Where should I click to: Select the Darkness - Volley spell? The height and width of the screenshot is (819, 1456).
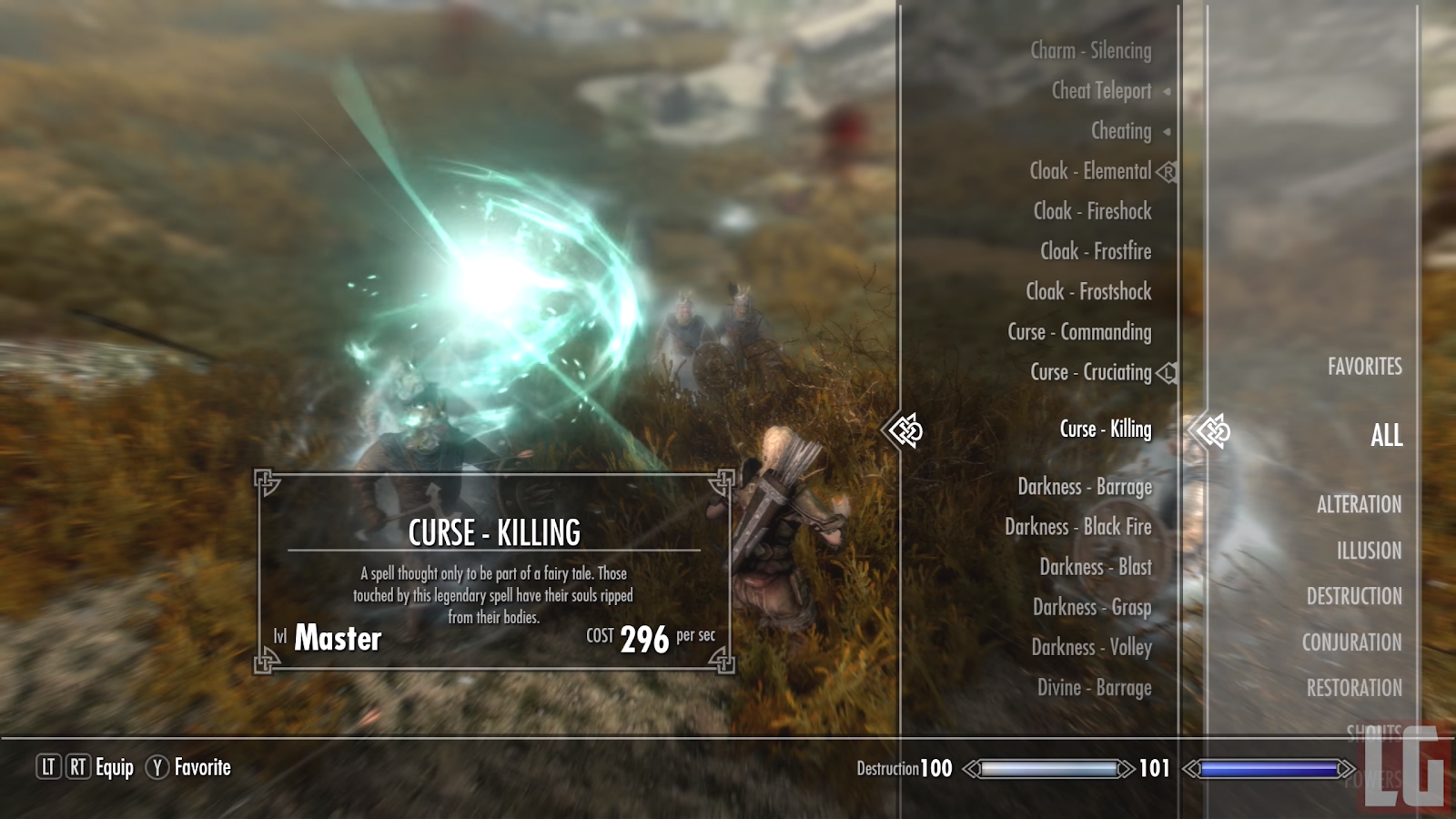point(1091,647)
